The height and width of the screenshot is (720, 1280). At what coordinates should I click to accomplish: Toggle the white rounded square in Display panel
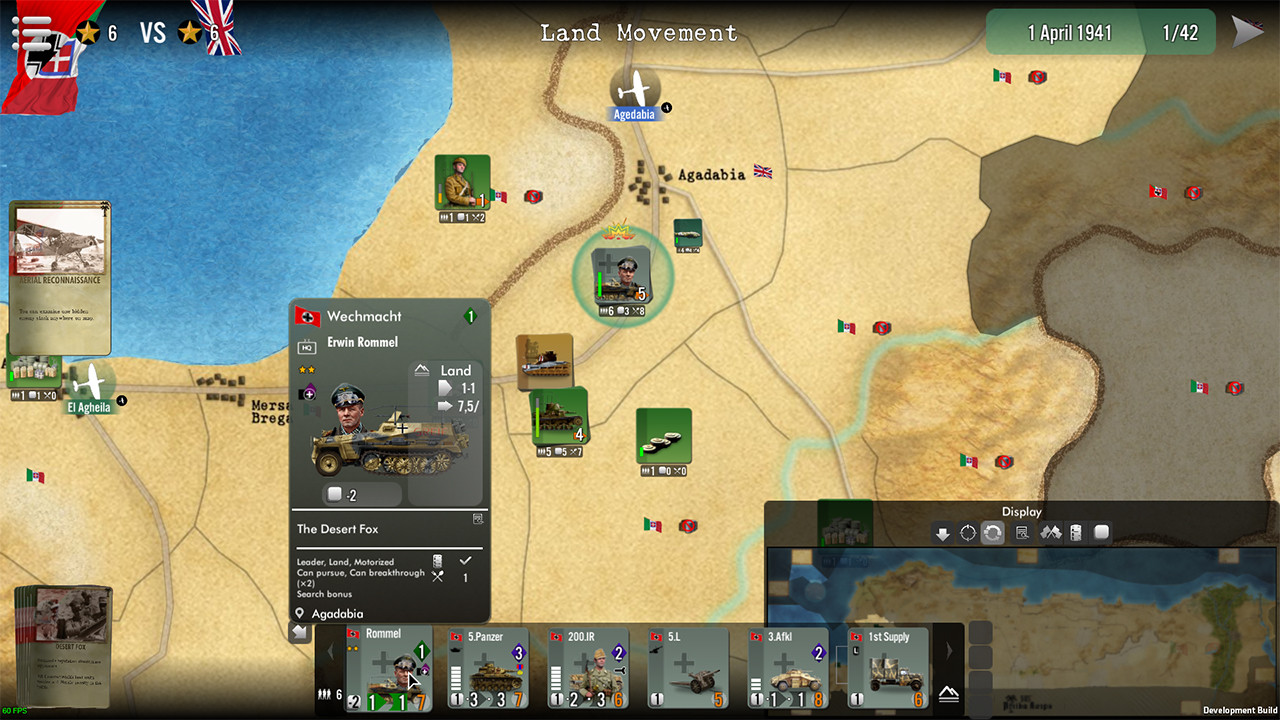tap(1100, 532)
